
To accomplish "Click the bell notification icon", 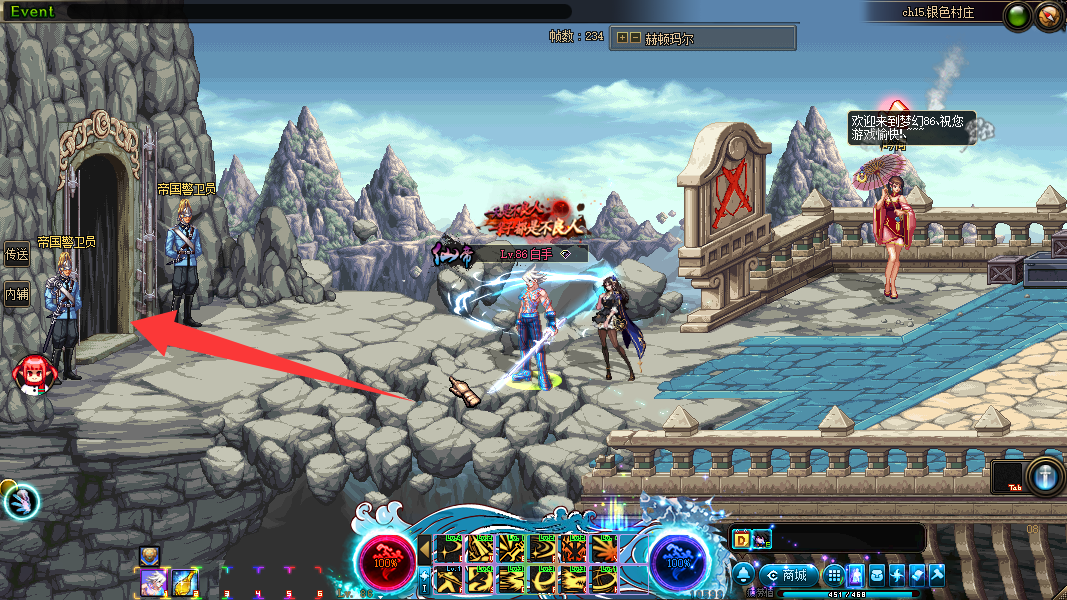I will 745,575.
